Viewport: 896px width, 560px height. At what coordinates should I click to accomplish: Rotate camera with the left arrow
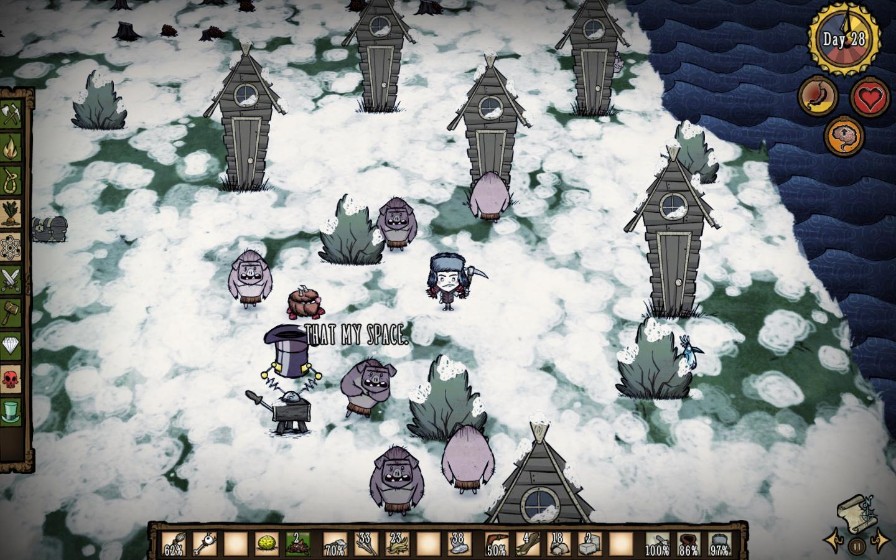click(830, 541)
